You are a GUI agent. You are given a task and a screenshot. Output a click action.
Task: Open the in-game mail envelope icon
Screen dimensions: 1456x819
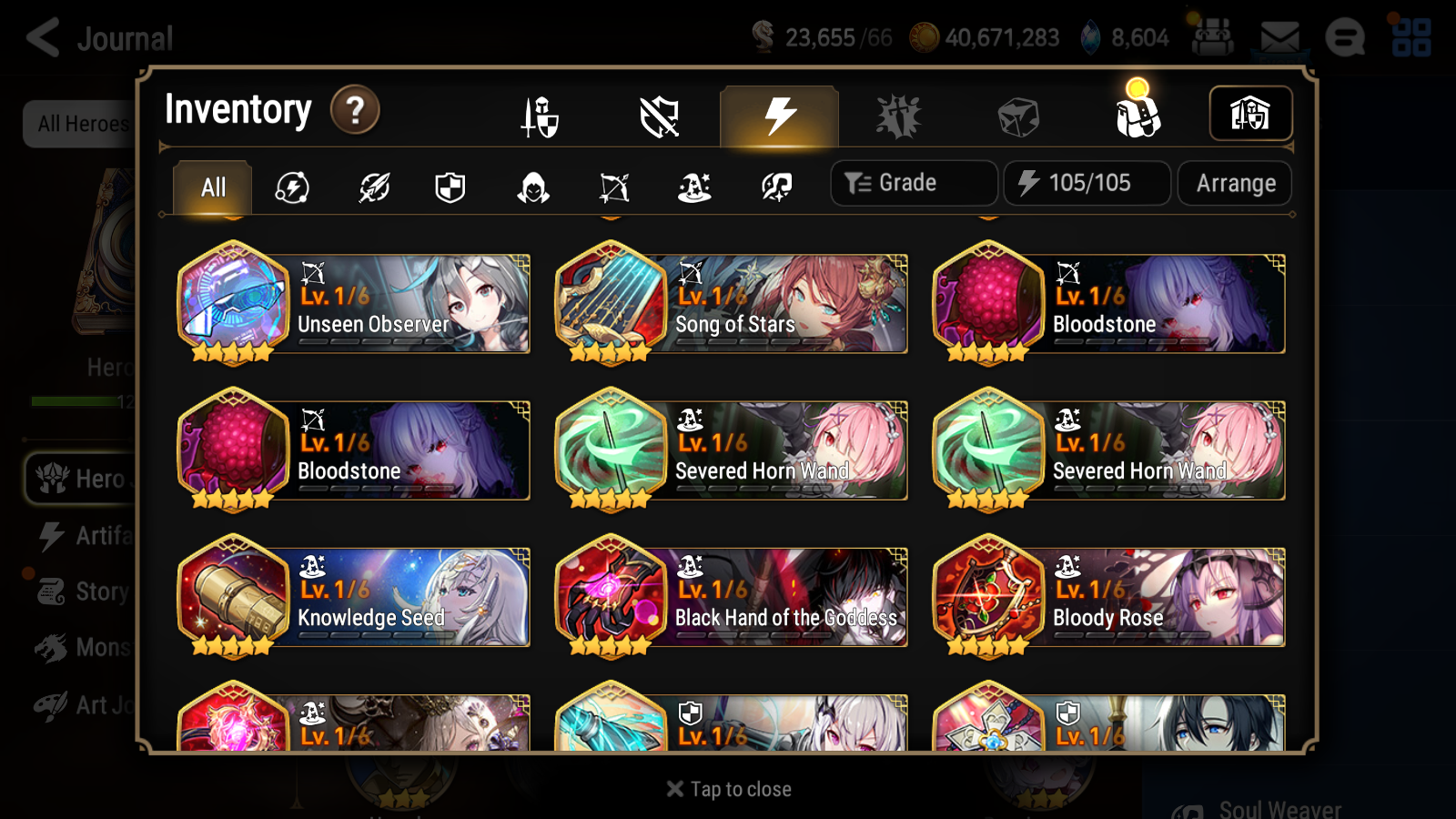[x=1279, y=36]
